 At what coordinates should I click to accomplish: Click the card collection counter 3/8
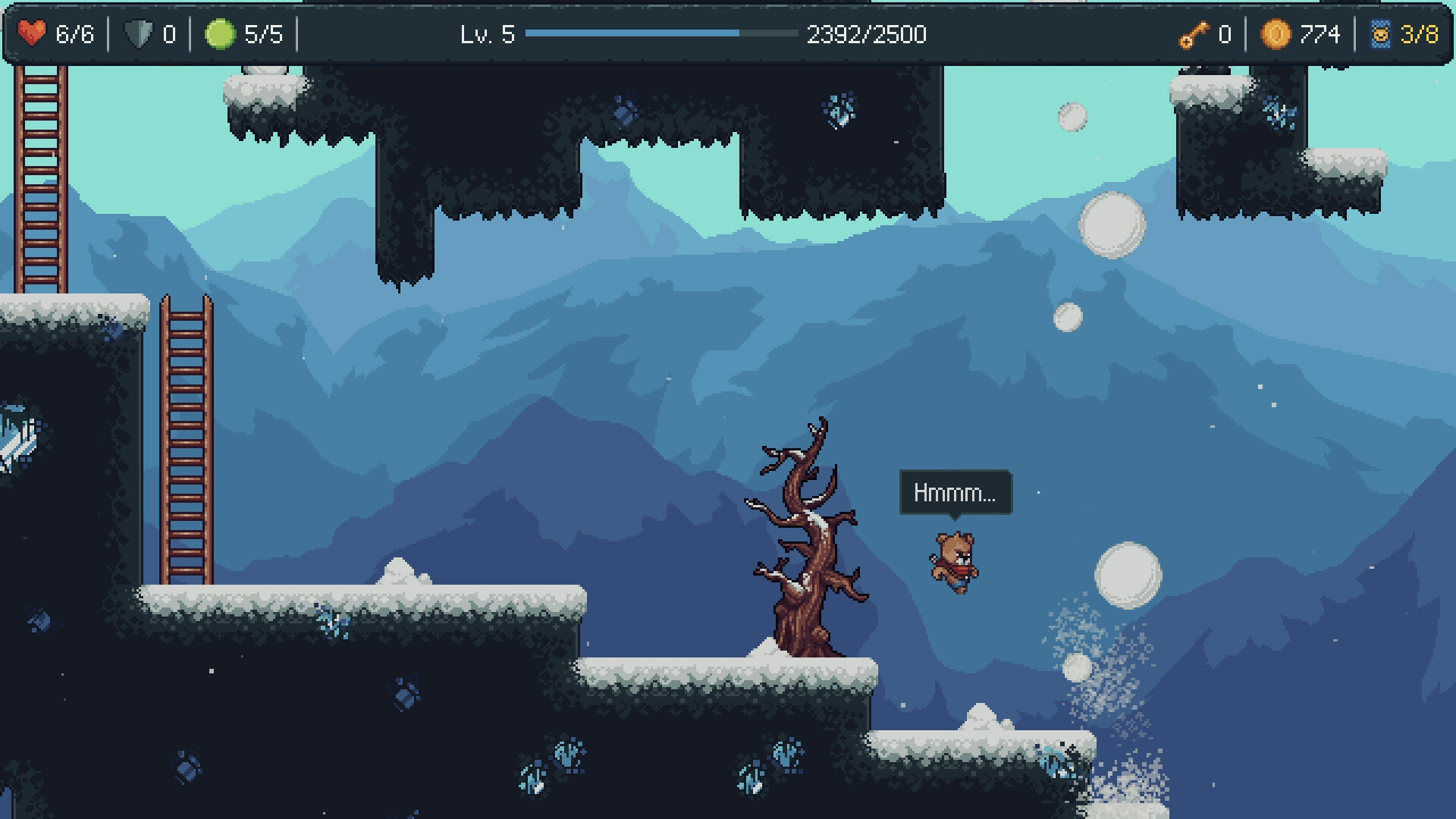pos(1419,33)
